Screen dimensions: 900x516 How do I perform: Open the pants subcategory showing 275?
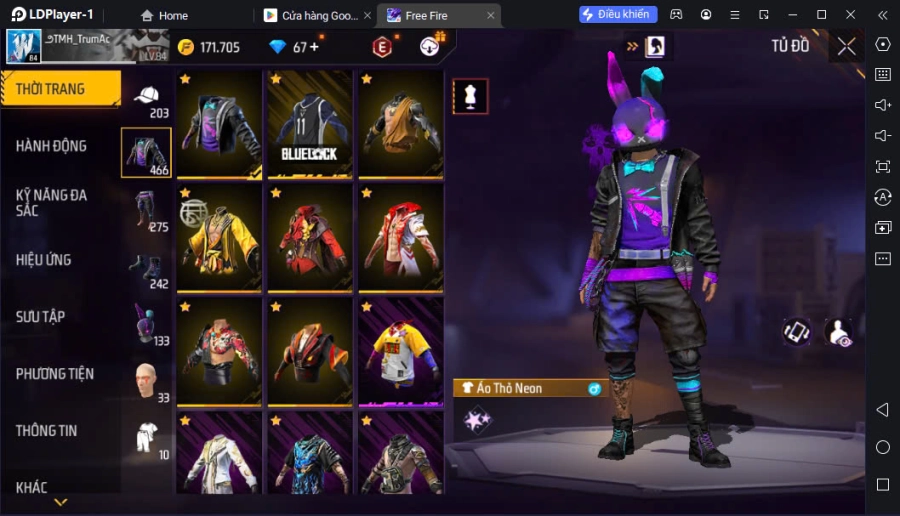147,210
